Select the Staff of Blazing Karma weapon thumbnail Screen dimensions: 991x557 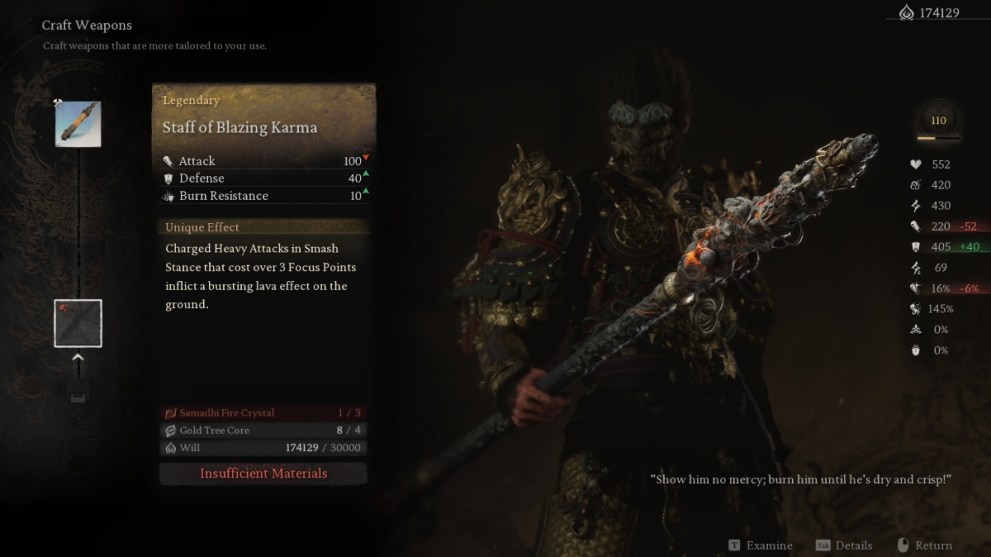point(78,124)
